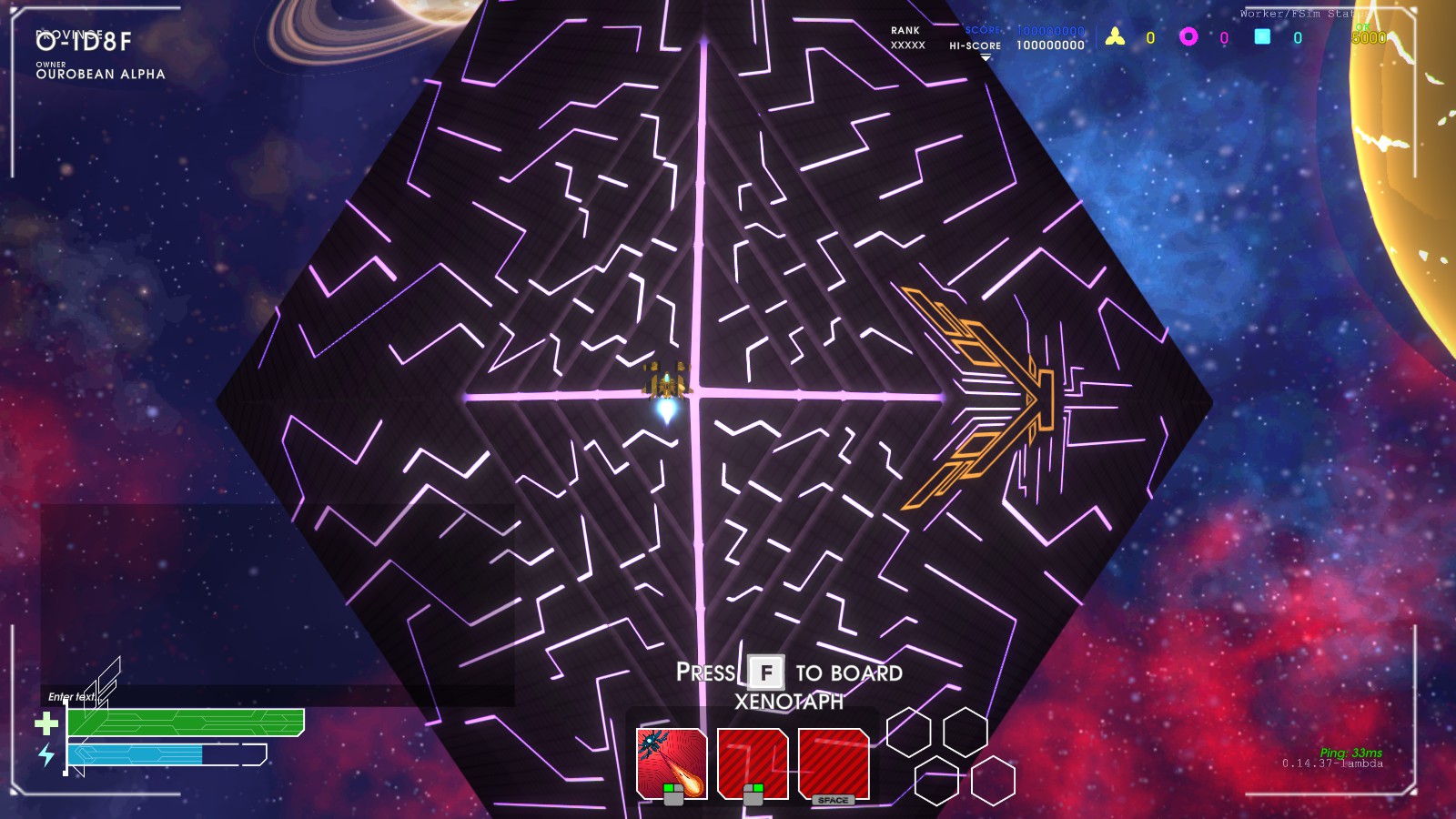
Task: Select the owner name OUROBEAN ALPHA
Action: [100, 76]
